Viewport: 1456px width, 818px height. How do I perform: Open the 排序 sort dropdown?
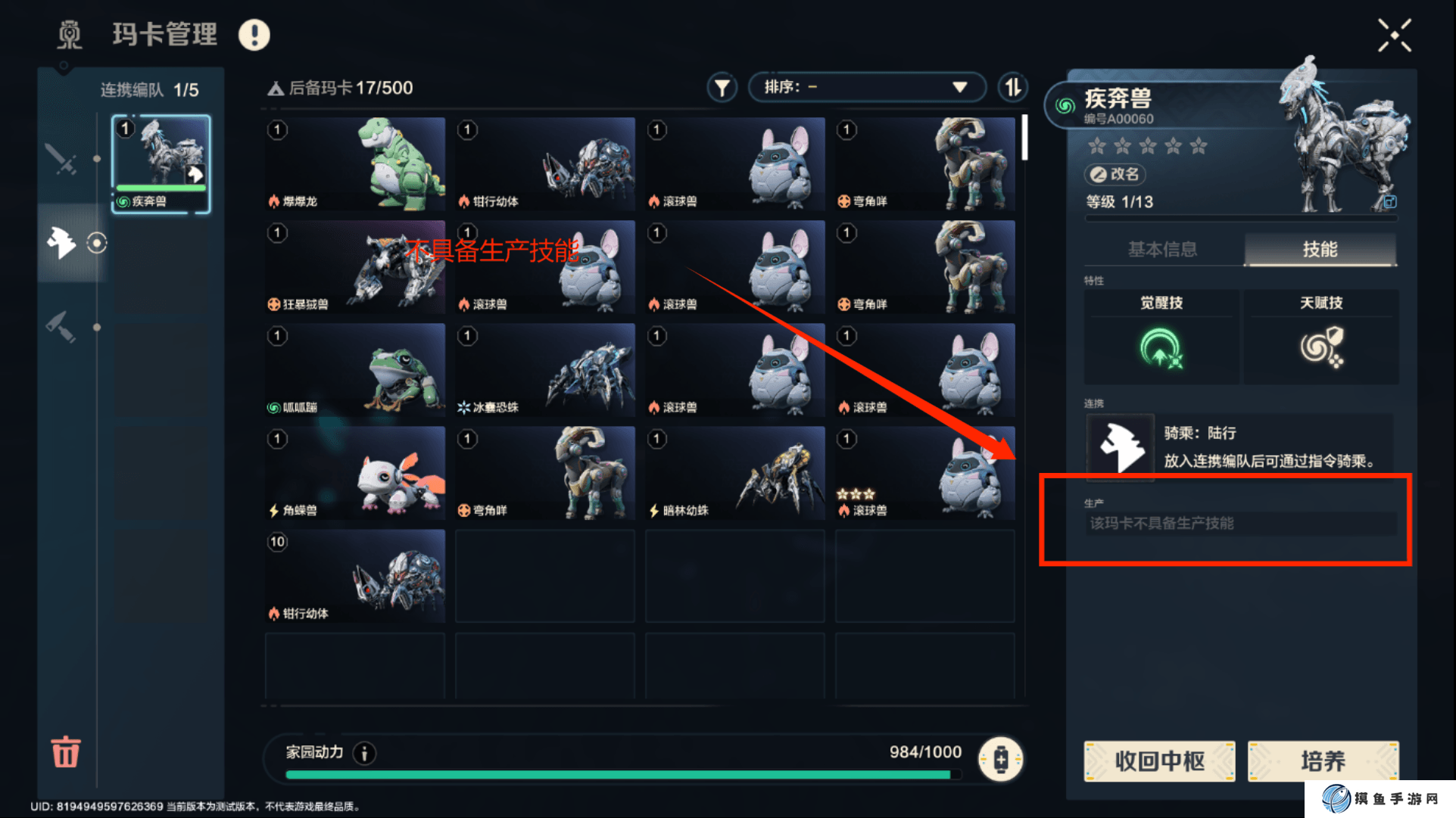(x=866, y=87)
